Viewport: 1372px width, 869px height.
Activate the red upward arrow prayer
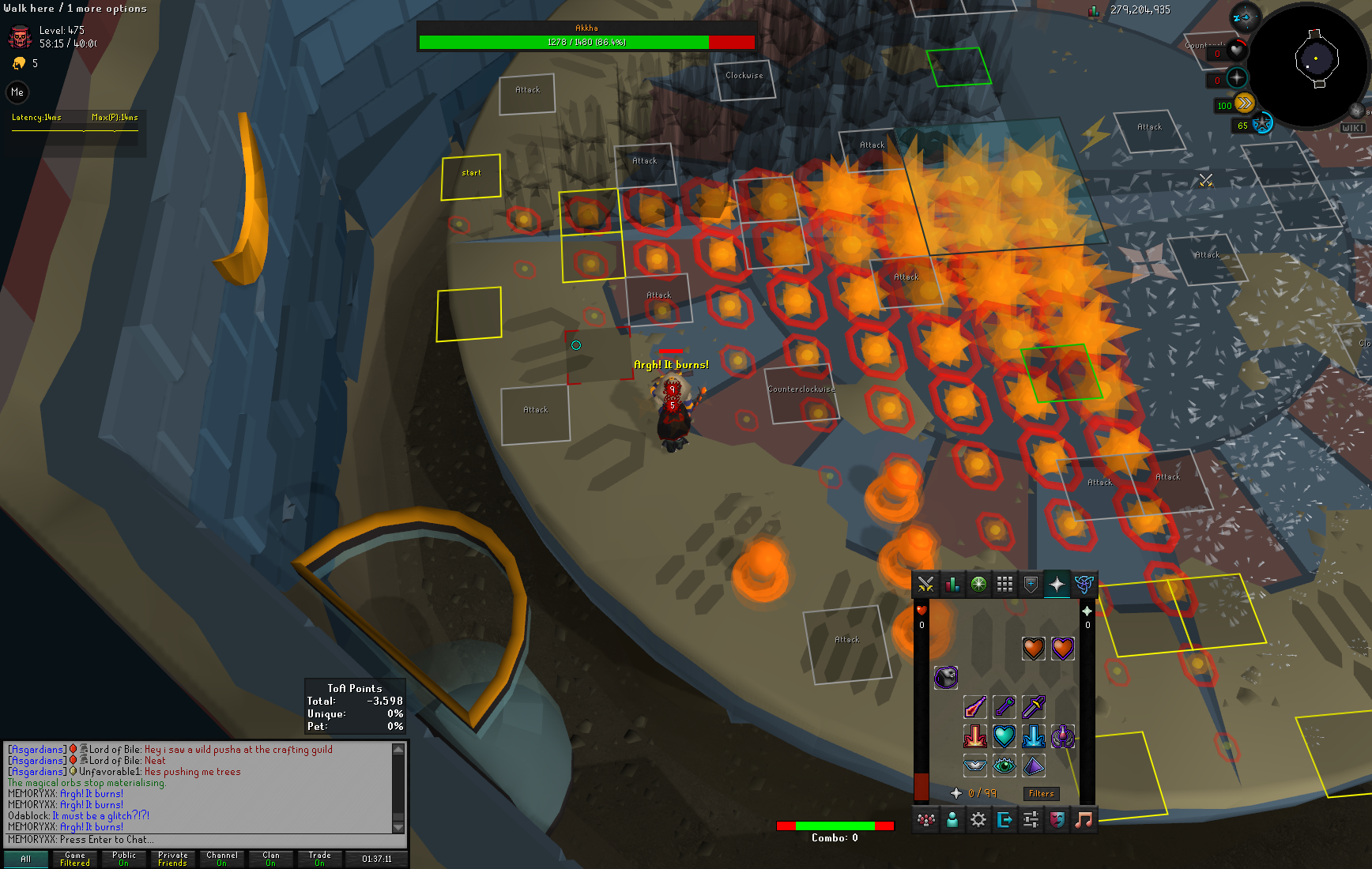coord(974,736)
